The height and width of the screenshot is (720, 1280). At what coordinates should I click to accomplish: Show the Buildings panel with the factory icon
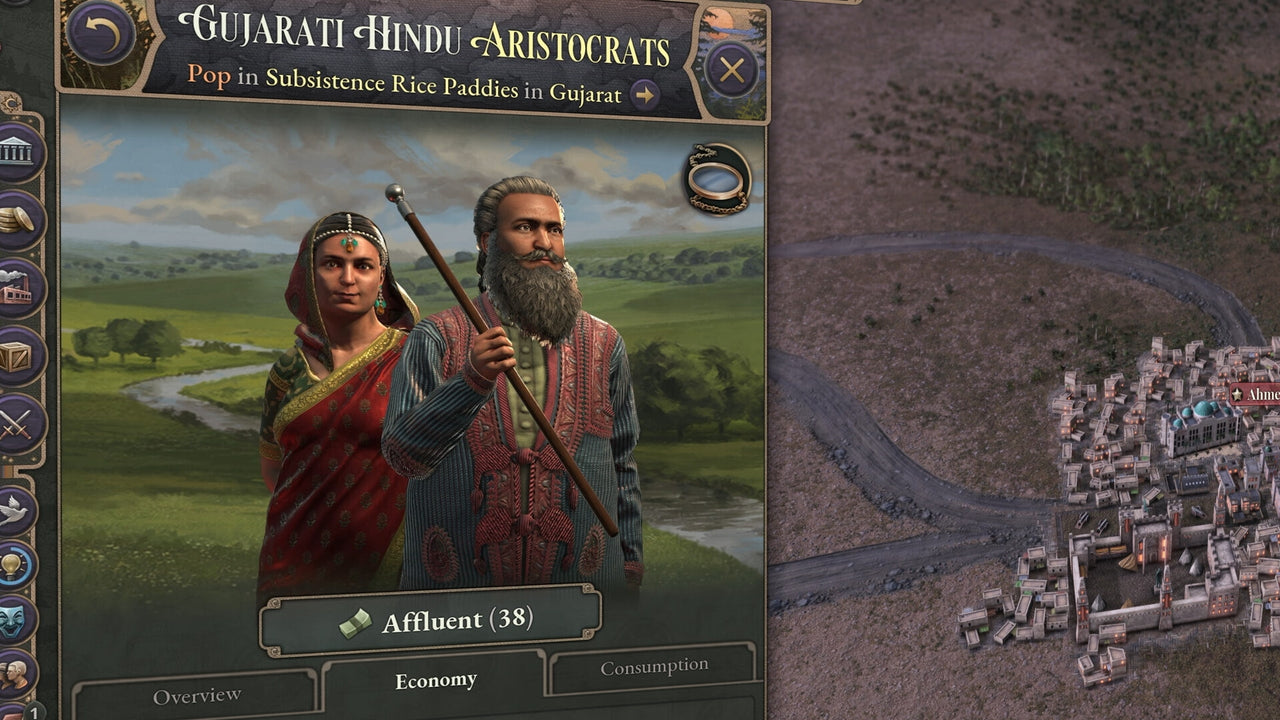click(17, 289)
